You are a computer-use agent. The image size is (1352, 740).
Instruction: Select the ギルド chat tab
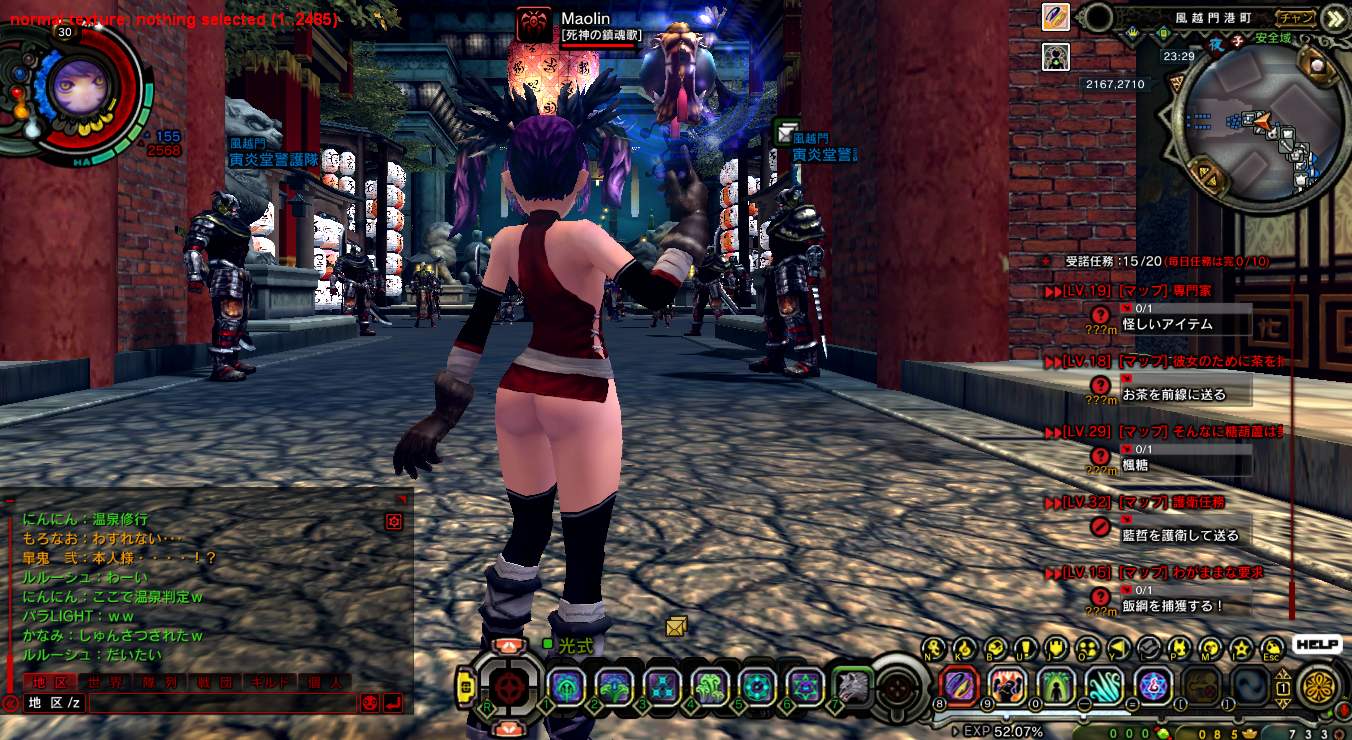[269, 682]
